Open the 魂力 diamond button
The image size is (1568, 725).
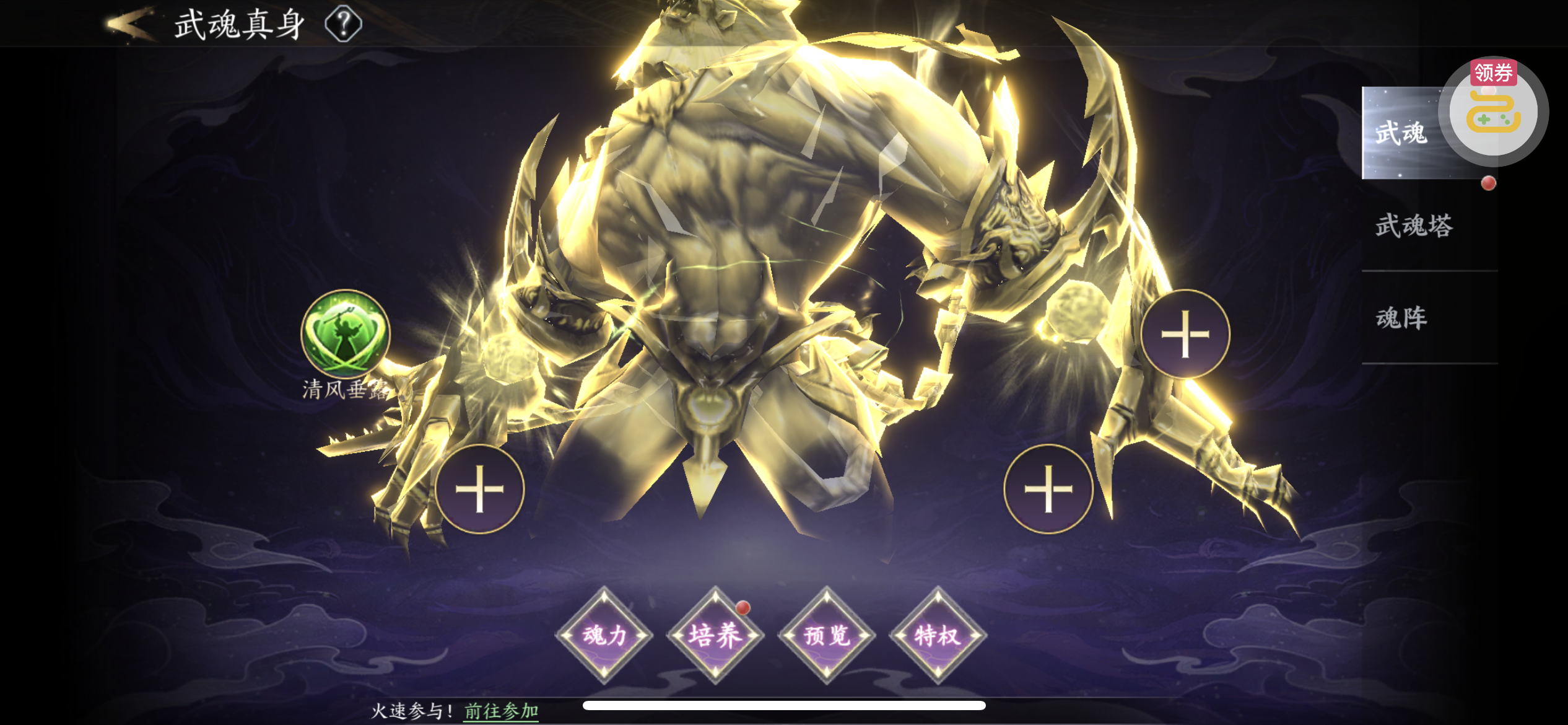coord(604,635)
